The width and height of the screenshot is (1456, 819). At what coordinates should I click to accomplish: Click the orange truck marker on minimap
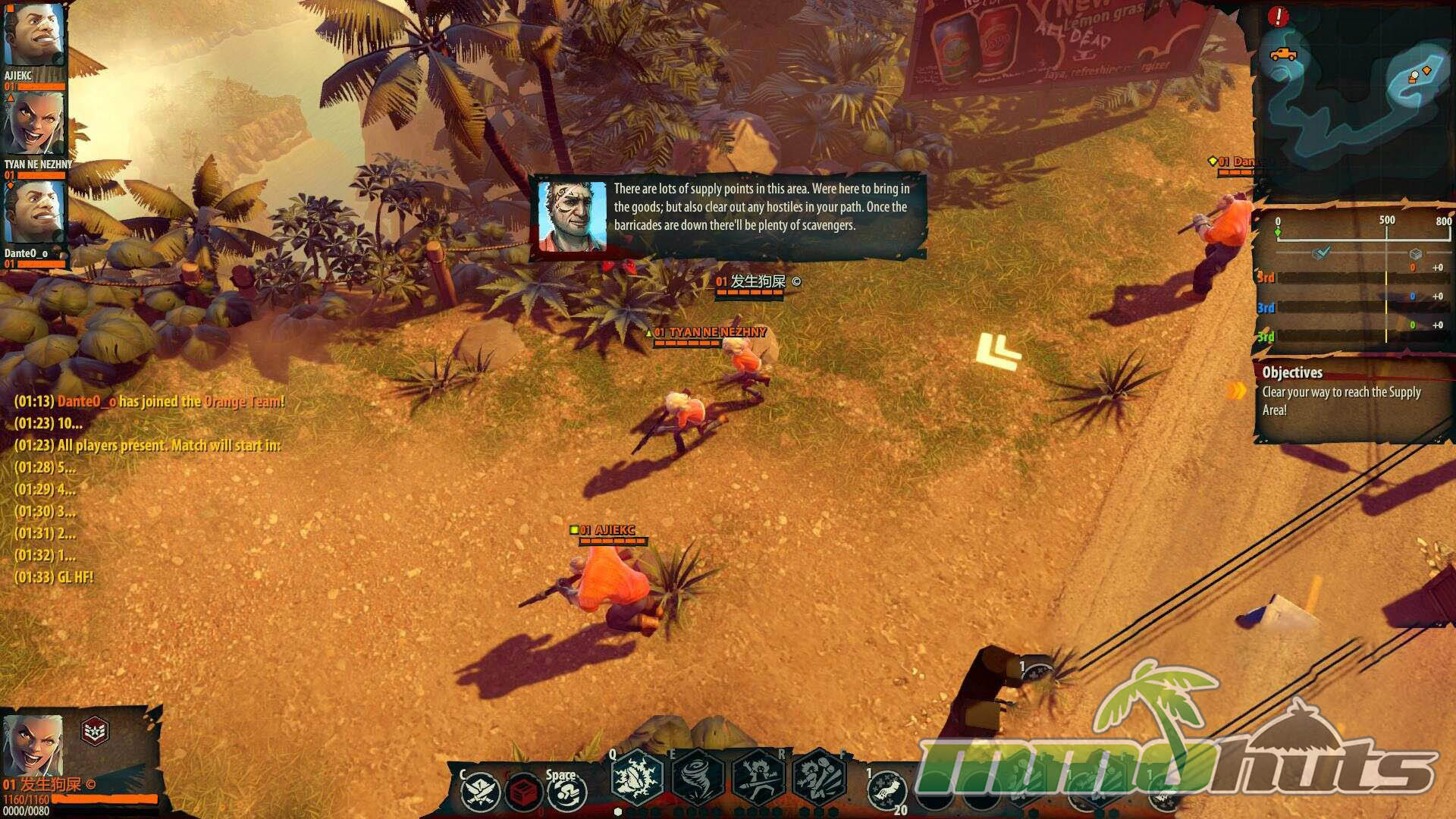(1282, 55)
